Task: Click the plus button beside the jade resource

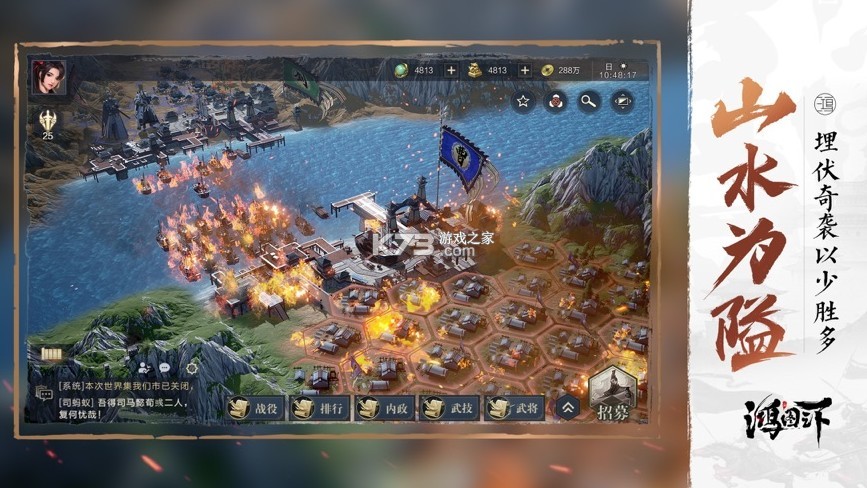Action: pos(450,70)
